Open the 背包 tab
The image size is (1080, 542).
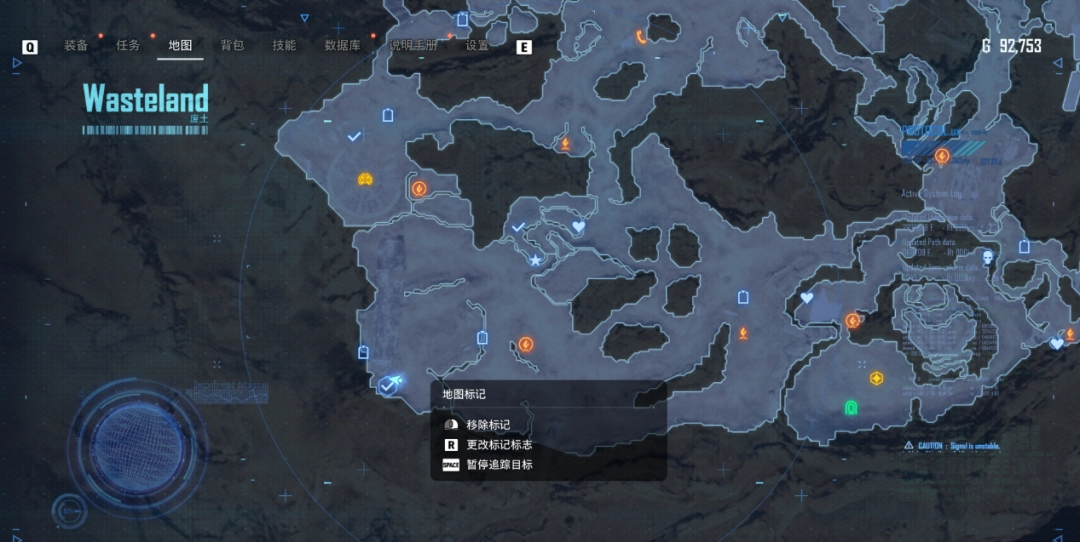[x=232, y=46]
